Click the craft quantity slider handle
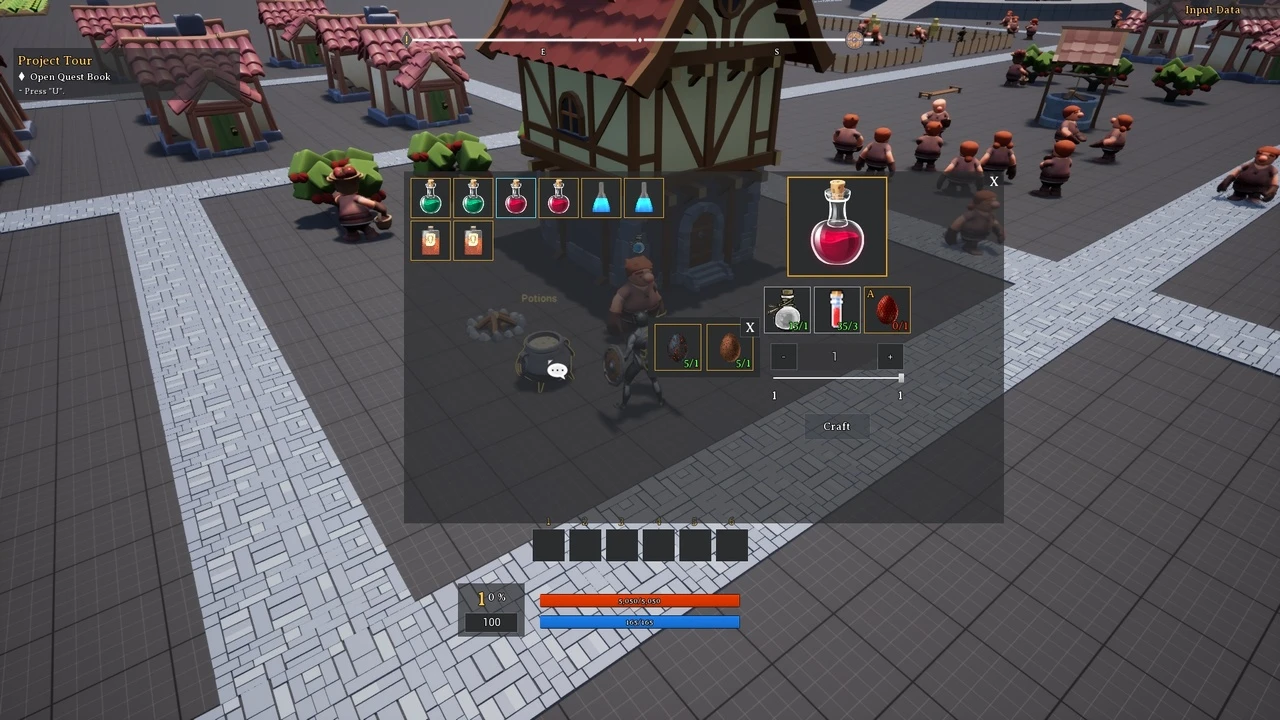This screenshot has height=720, width=1280. pyautogui.click(x=901, y=378)
